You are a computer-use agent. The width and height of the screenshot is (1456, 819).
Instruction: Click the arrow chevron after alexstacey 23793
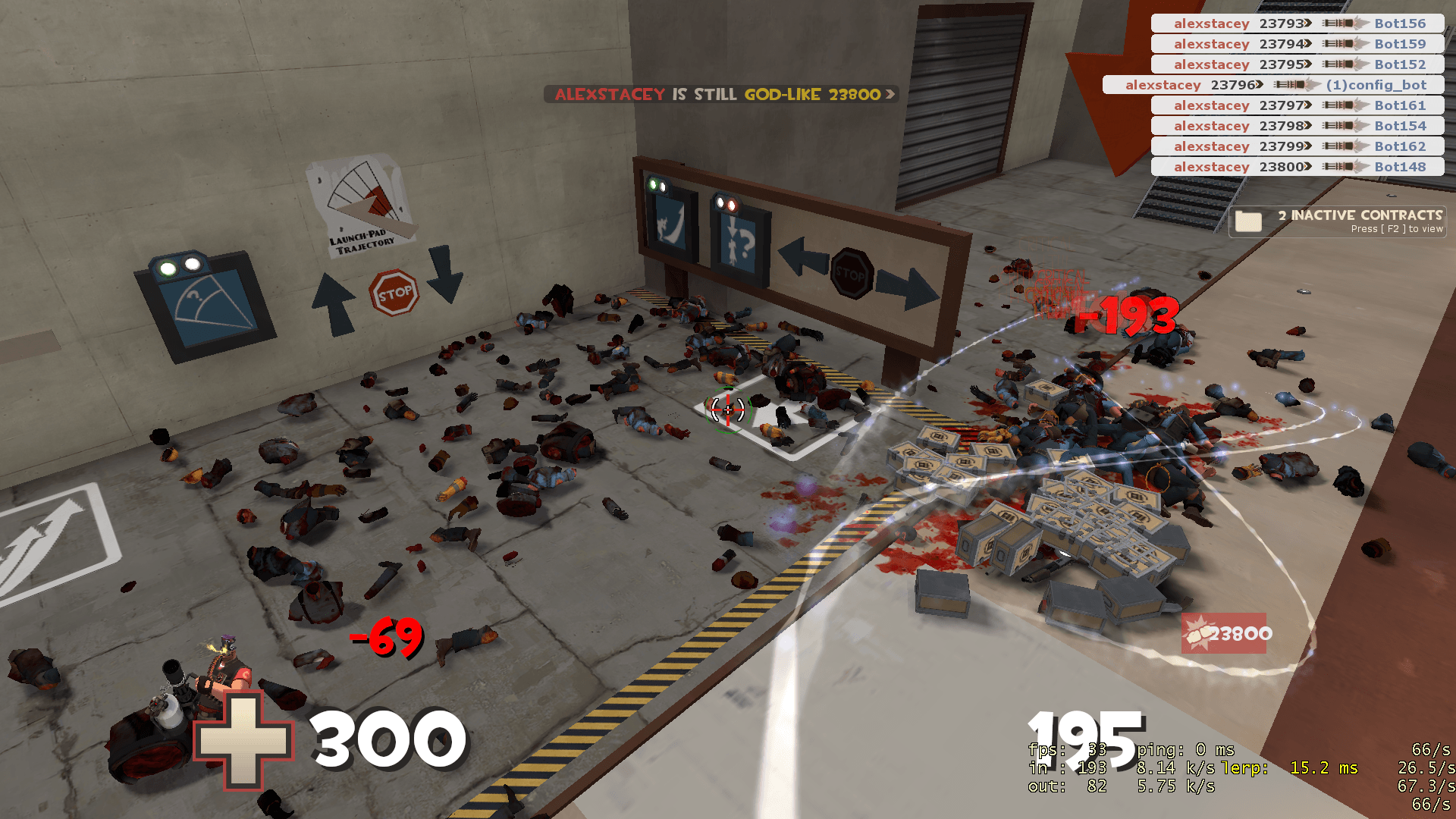pyautogui.click(x=1307, y=24)
